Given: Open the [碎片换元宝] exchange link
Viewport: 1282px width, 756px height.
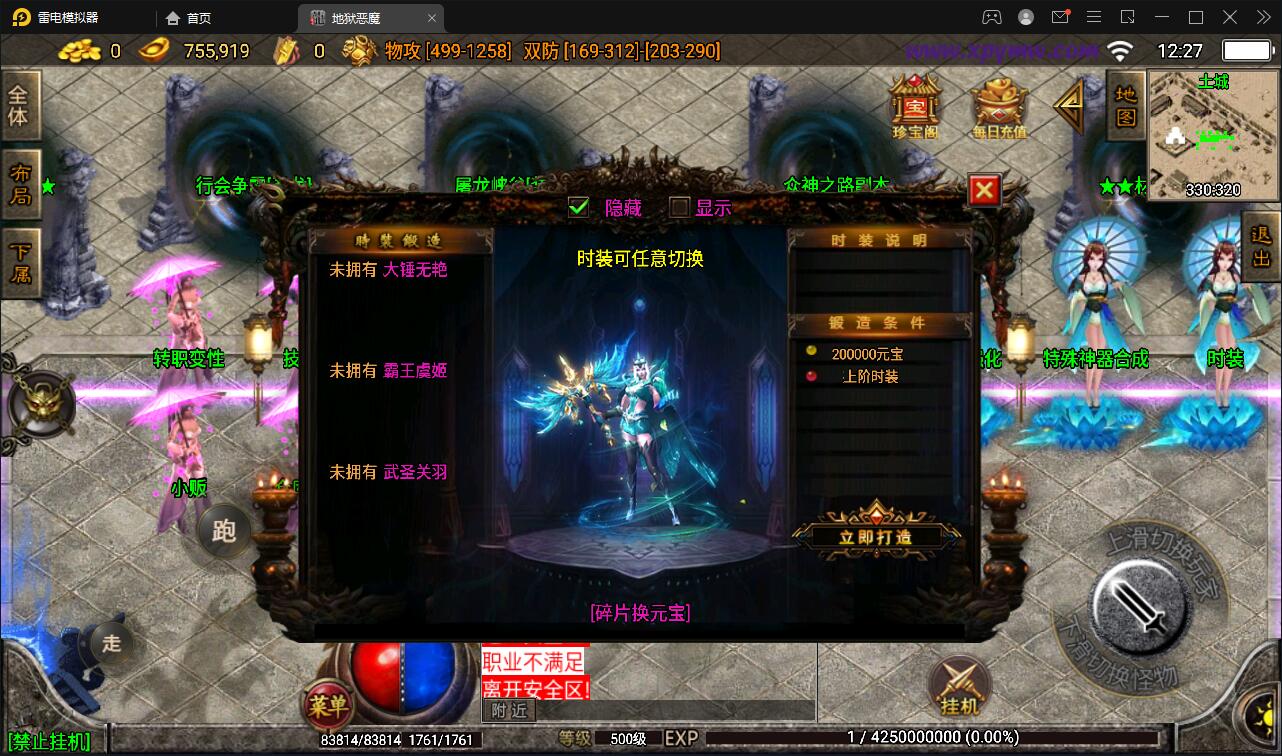Looking at the screenshot, I should click(641, 613).
